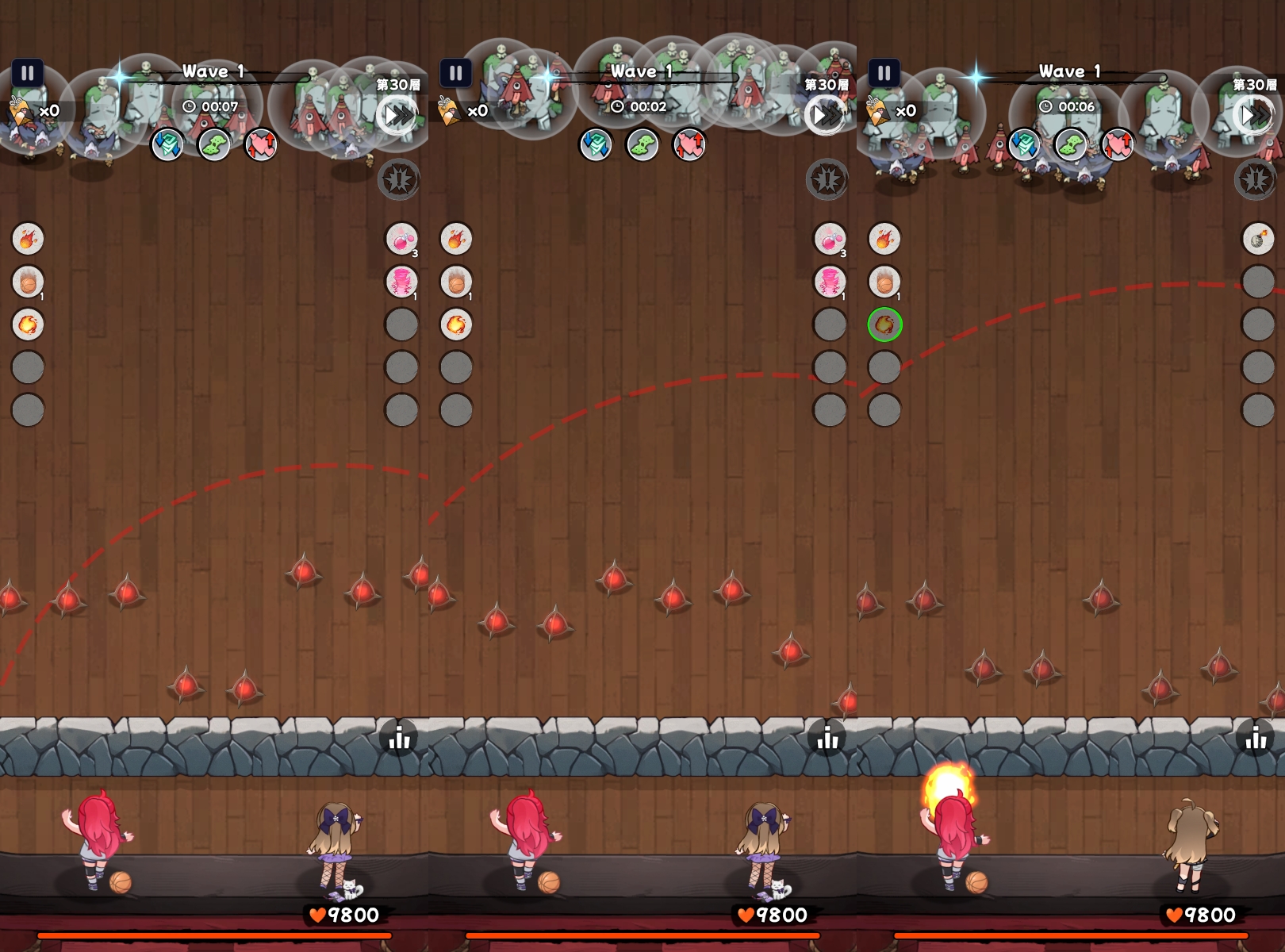Open the pink hearts modifier under timer 00:07

tap(261, 145)
